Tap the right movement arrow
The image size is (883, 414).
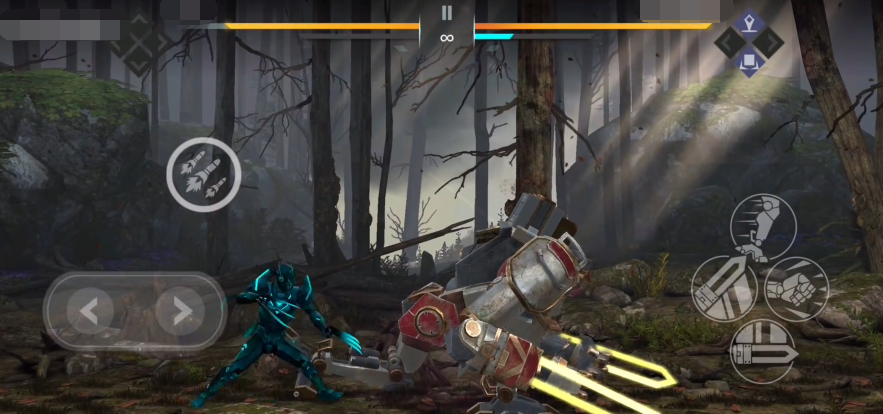(181, 312)
